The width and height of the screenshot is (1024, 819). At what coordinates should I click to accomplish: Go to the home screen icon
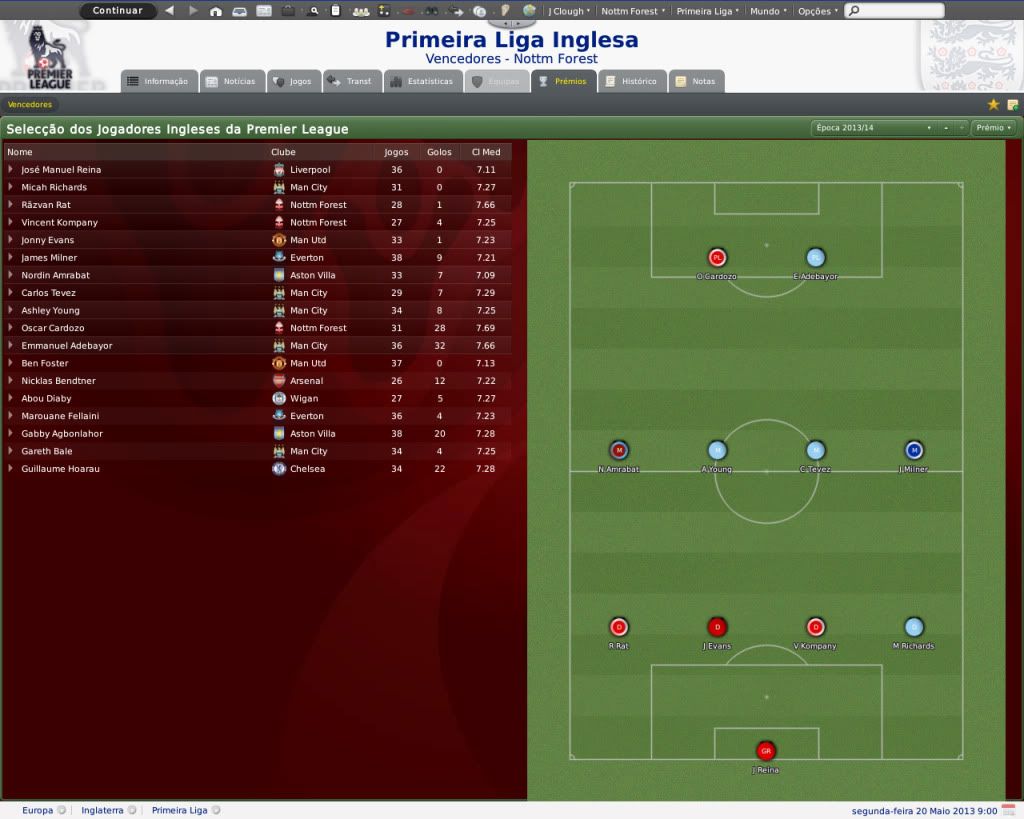click(x=216, y=11)
